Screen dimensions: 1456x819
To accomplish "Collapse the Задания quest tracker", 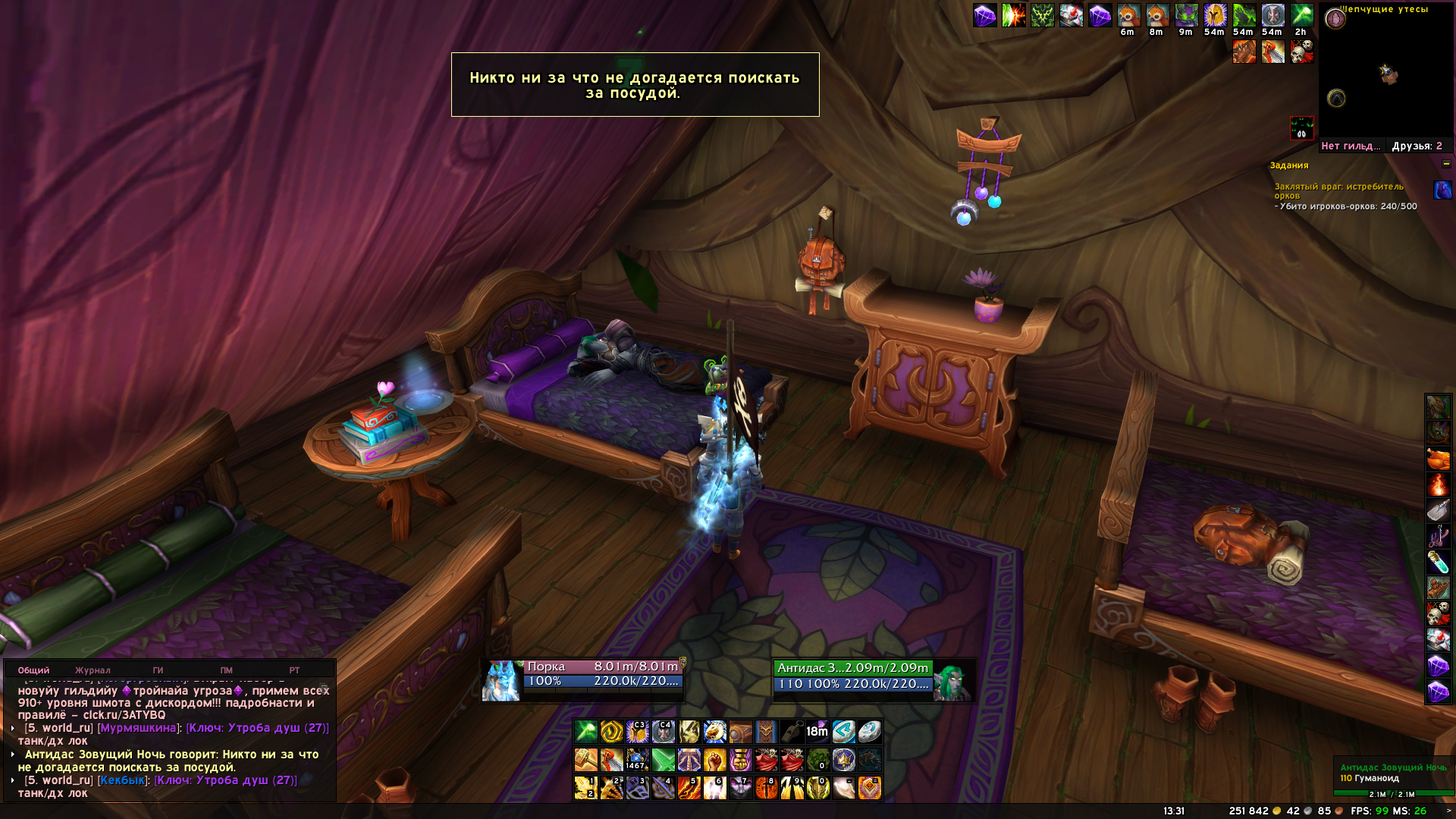I will 1446,165.
